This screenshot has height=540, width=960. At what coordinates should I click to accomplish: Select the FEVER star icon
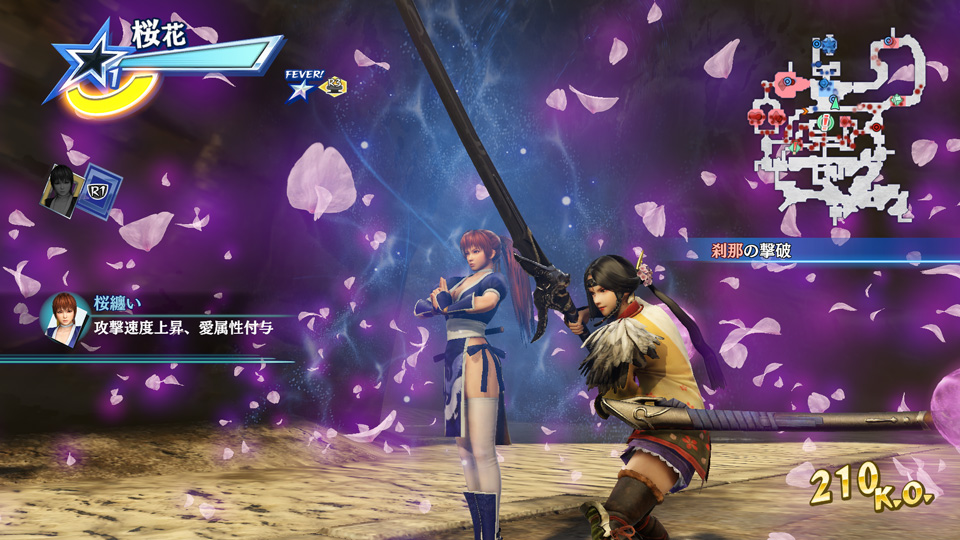300,90
